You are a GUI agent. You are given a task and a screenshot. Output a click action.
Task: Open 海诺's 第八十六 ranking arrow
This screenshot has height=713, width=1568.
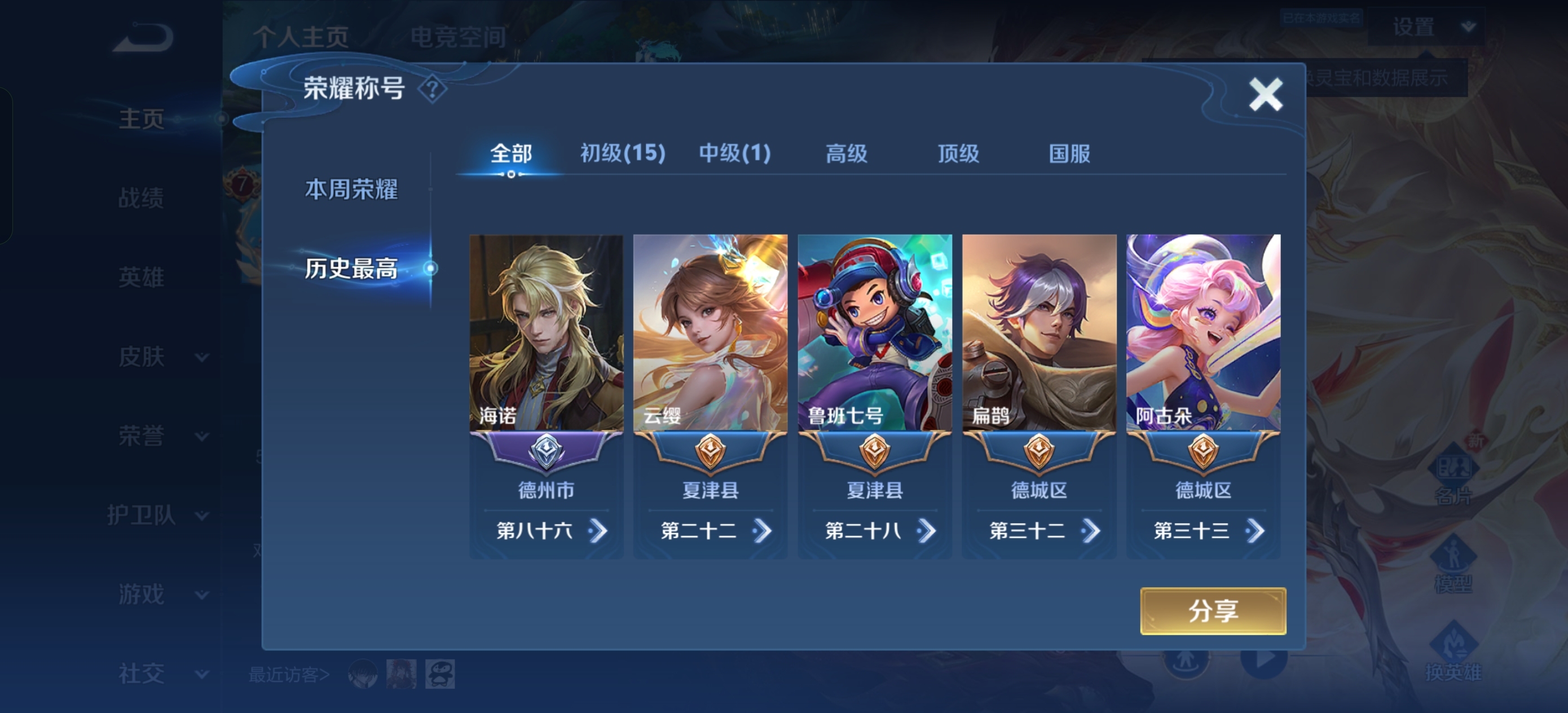598,531
